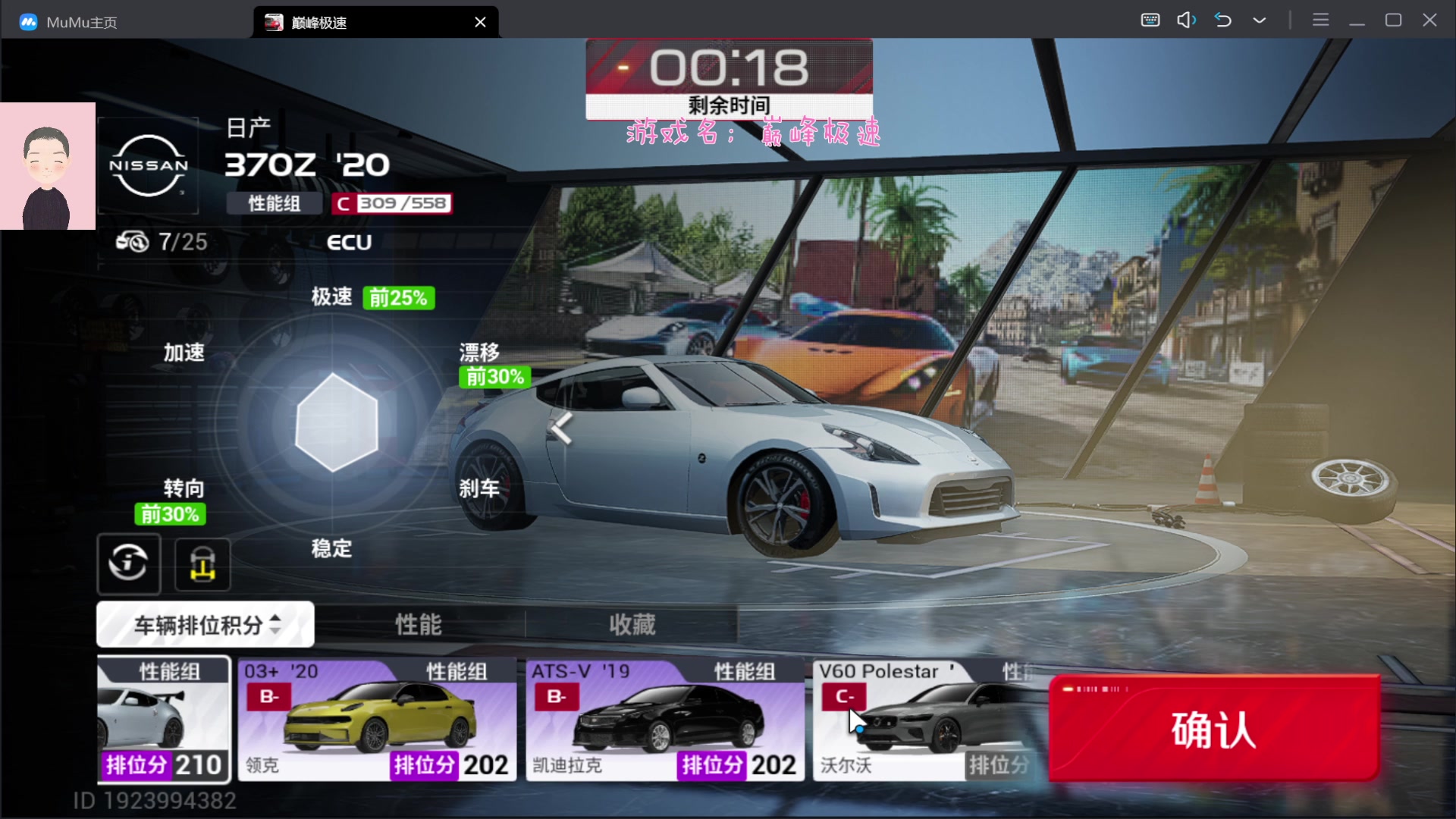This screenshot has height=819, width=1456.
Task: Close the 巅峰极速 emulator tab
Action: point(480,22)
